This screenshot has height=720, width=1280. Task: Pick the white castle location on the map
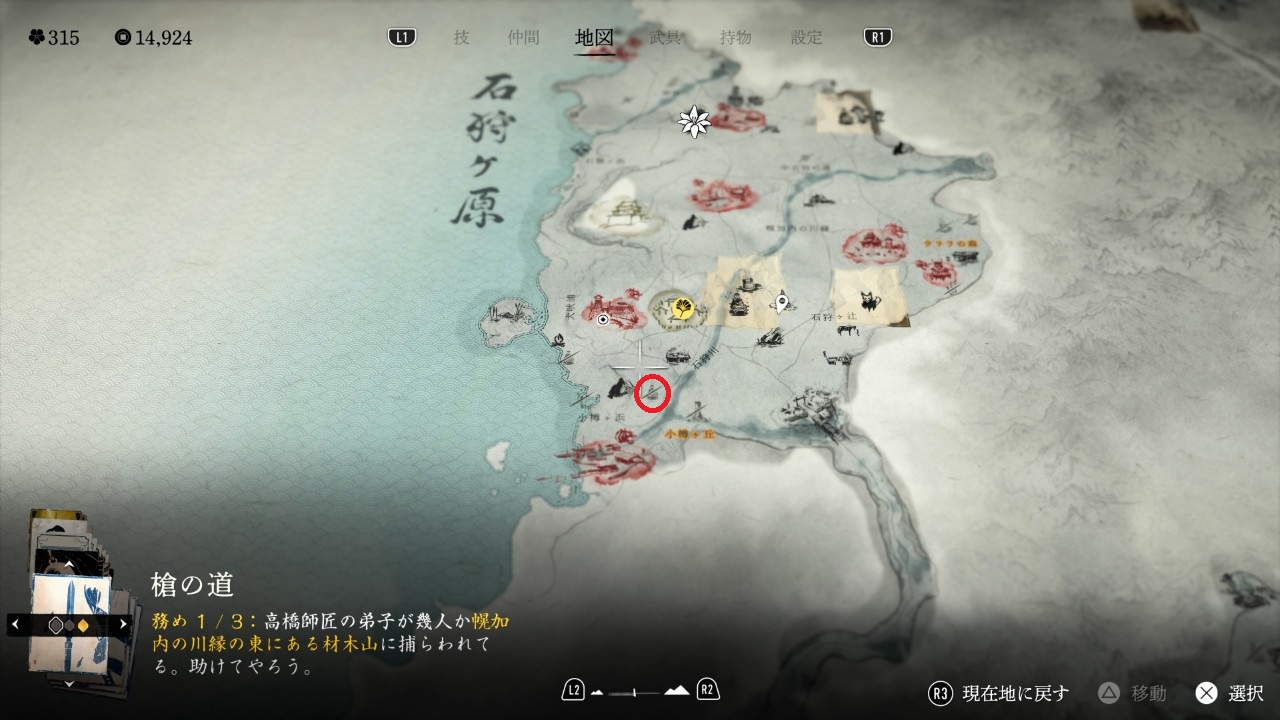[x=619, y=211]
